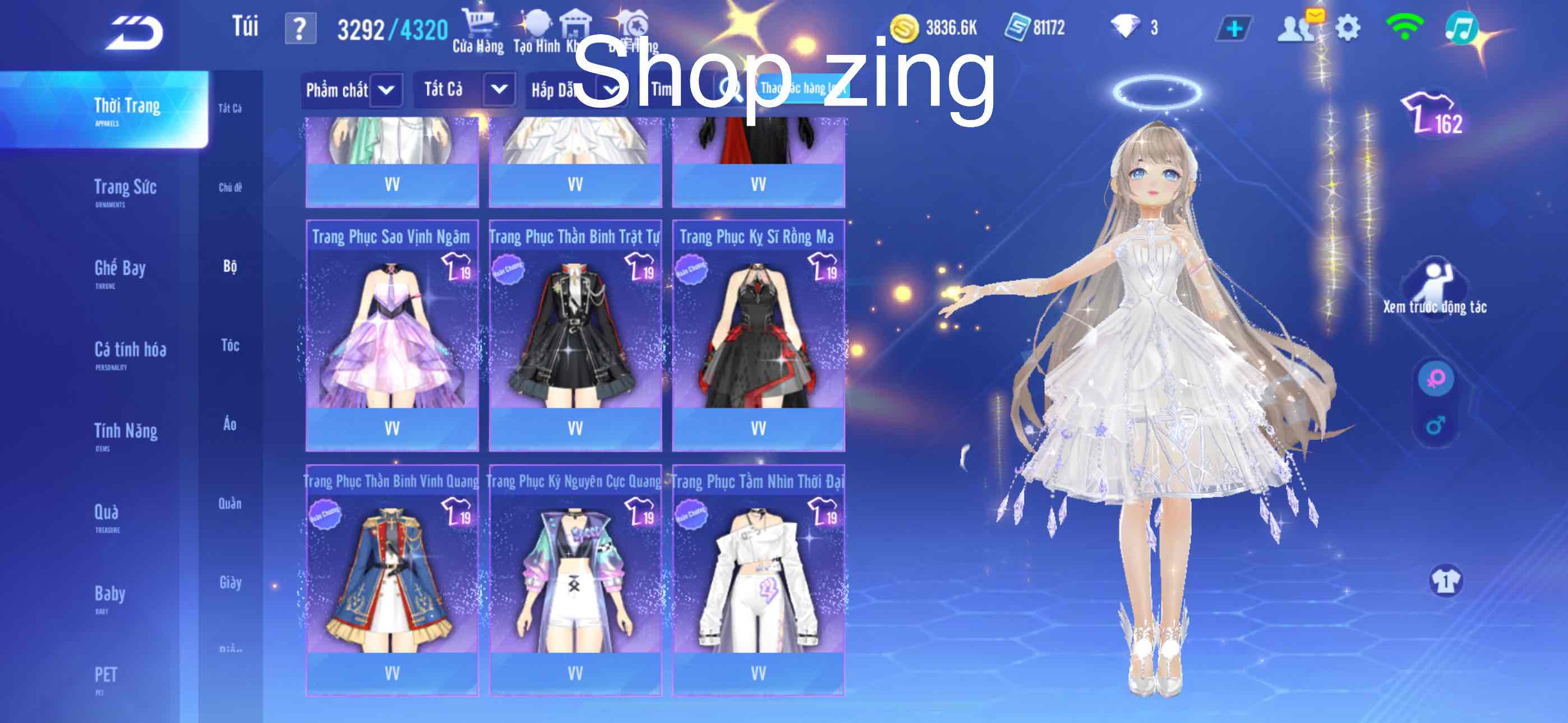
Task: Select Trang Phục Kỵ Sĩ Rồng Ma outfit
Action: tap(758, 335)
